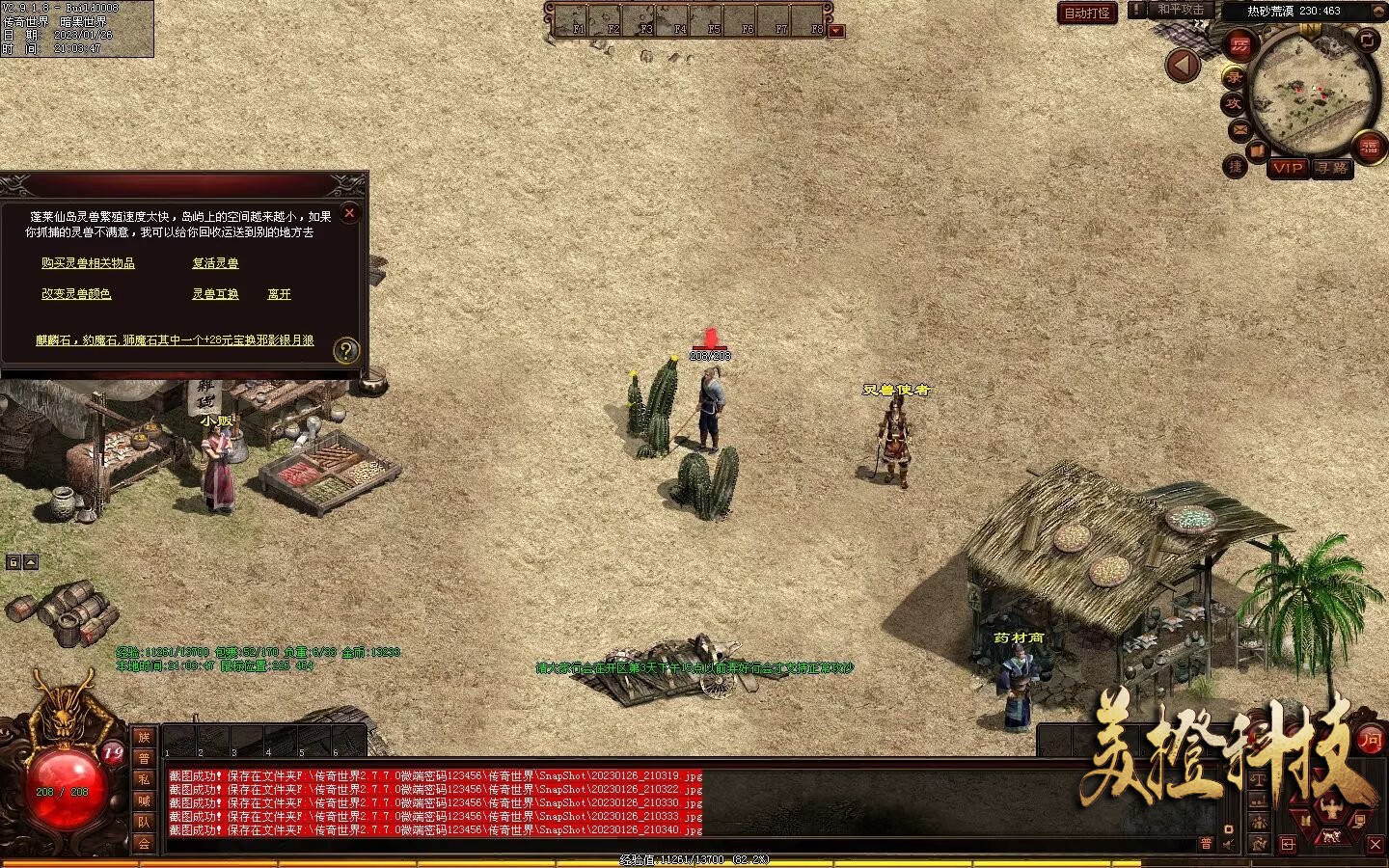The width and height of the screenshot is (1389, 868).
Task: Choose the 购买灵兽相关物品 dialogue option
Action: pos(88,263)
